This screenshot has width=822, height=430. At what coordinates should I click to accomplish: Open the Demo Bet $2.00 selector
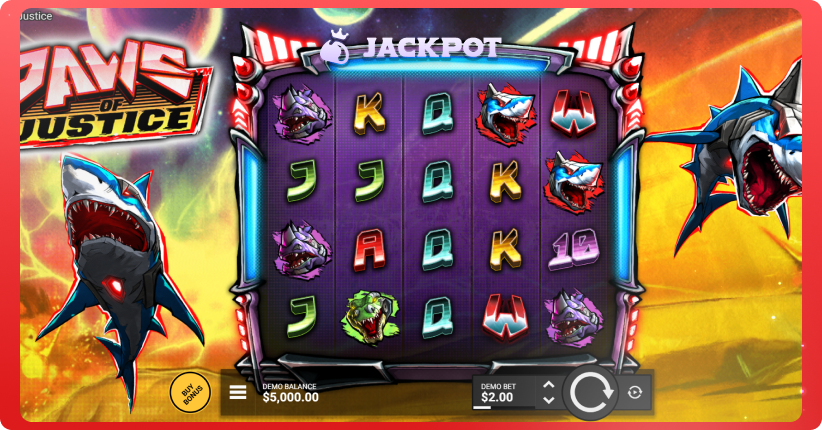[x=505, y=392]
